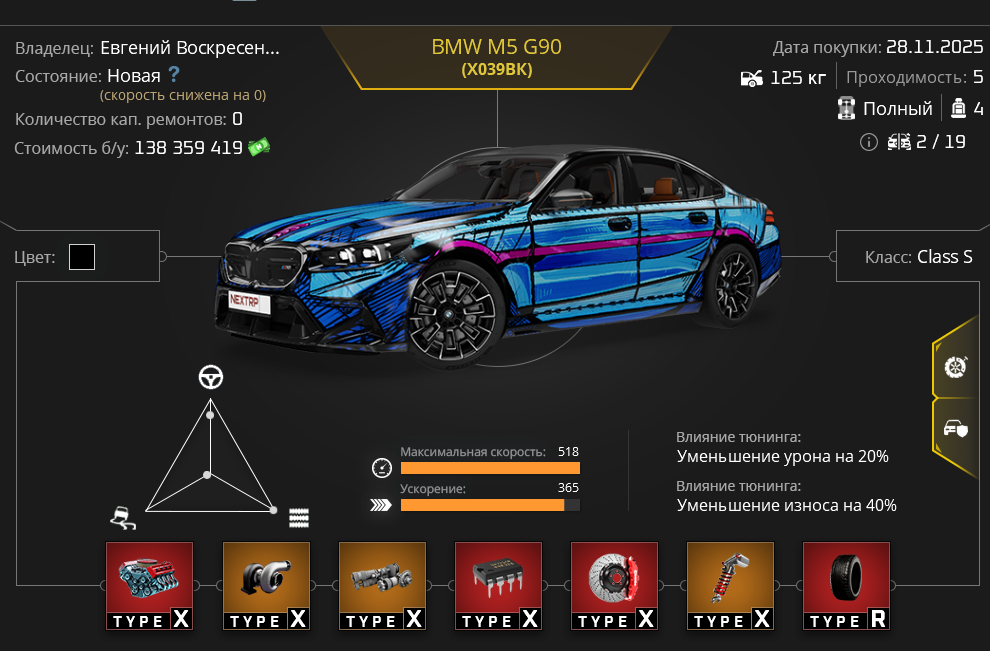990x651 pixels.
Task: Select the brake disc Type X slot
Action: (x=614, y=586)
